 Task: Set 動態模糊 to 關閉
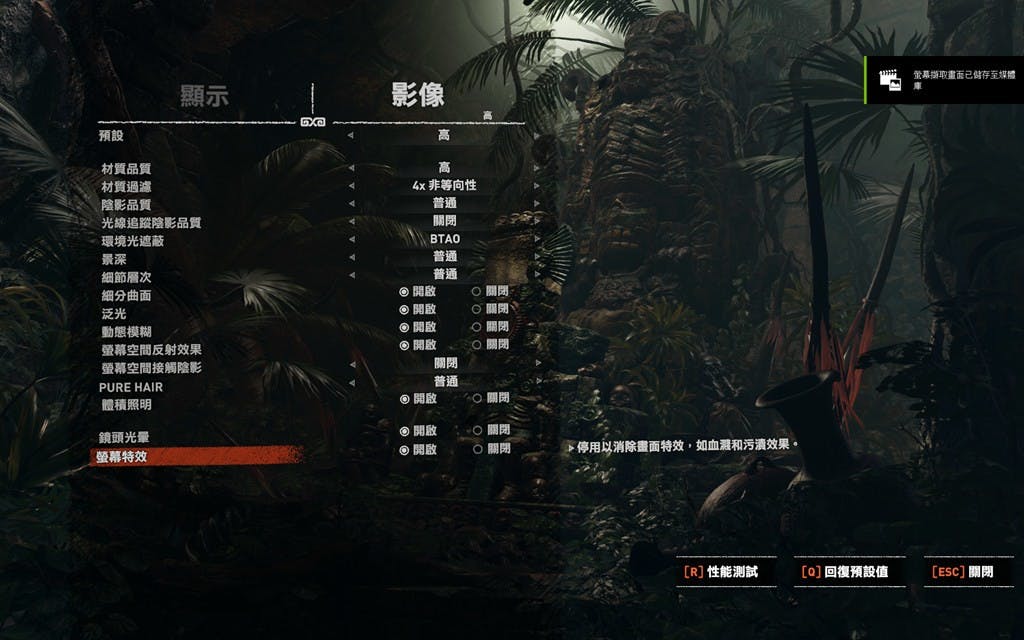click(x=490, y=328)
